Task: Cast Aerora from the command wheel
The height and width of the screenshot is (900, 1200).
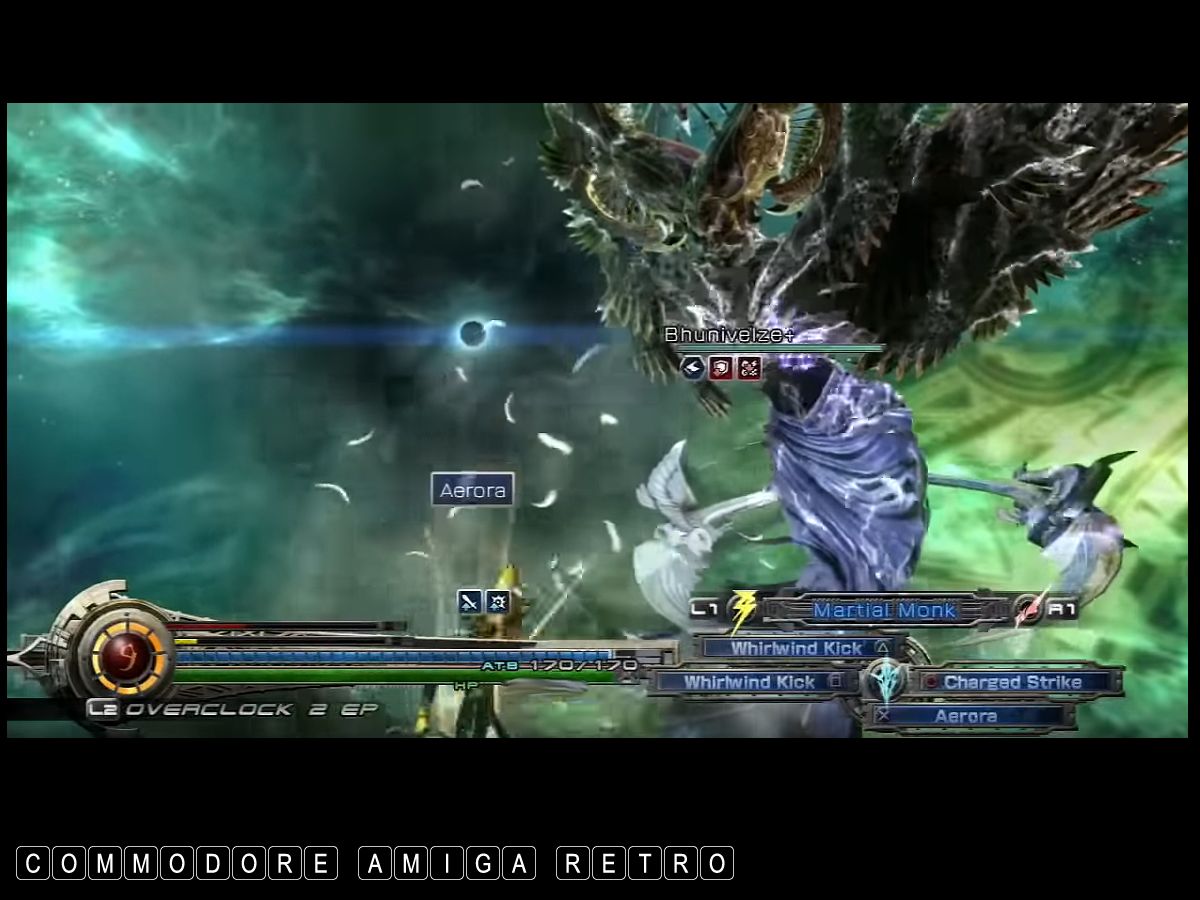Action: tap(966, 716)
